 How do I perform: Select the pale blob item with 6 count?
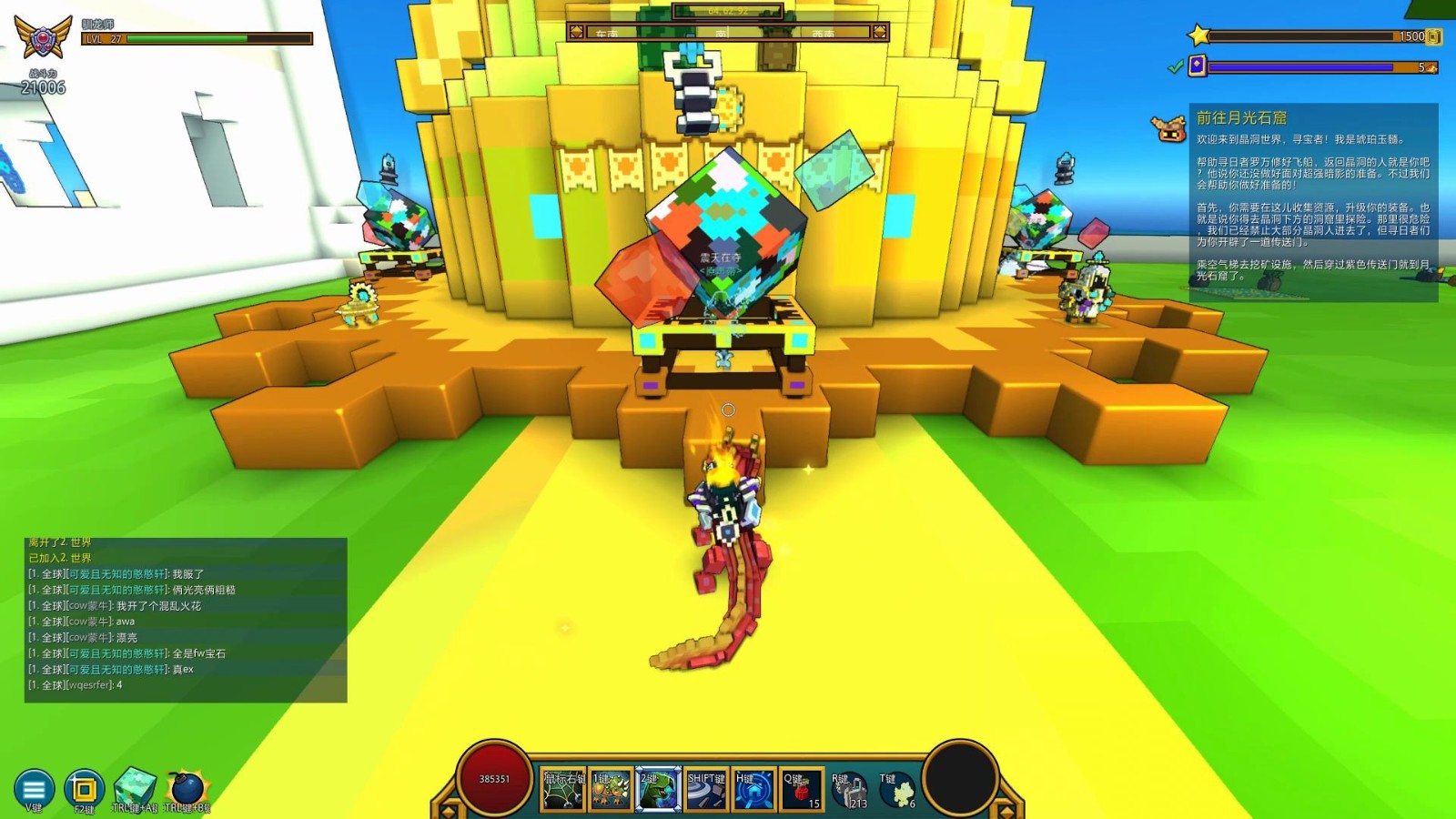[898, 790]
